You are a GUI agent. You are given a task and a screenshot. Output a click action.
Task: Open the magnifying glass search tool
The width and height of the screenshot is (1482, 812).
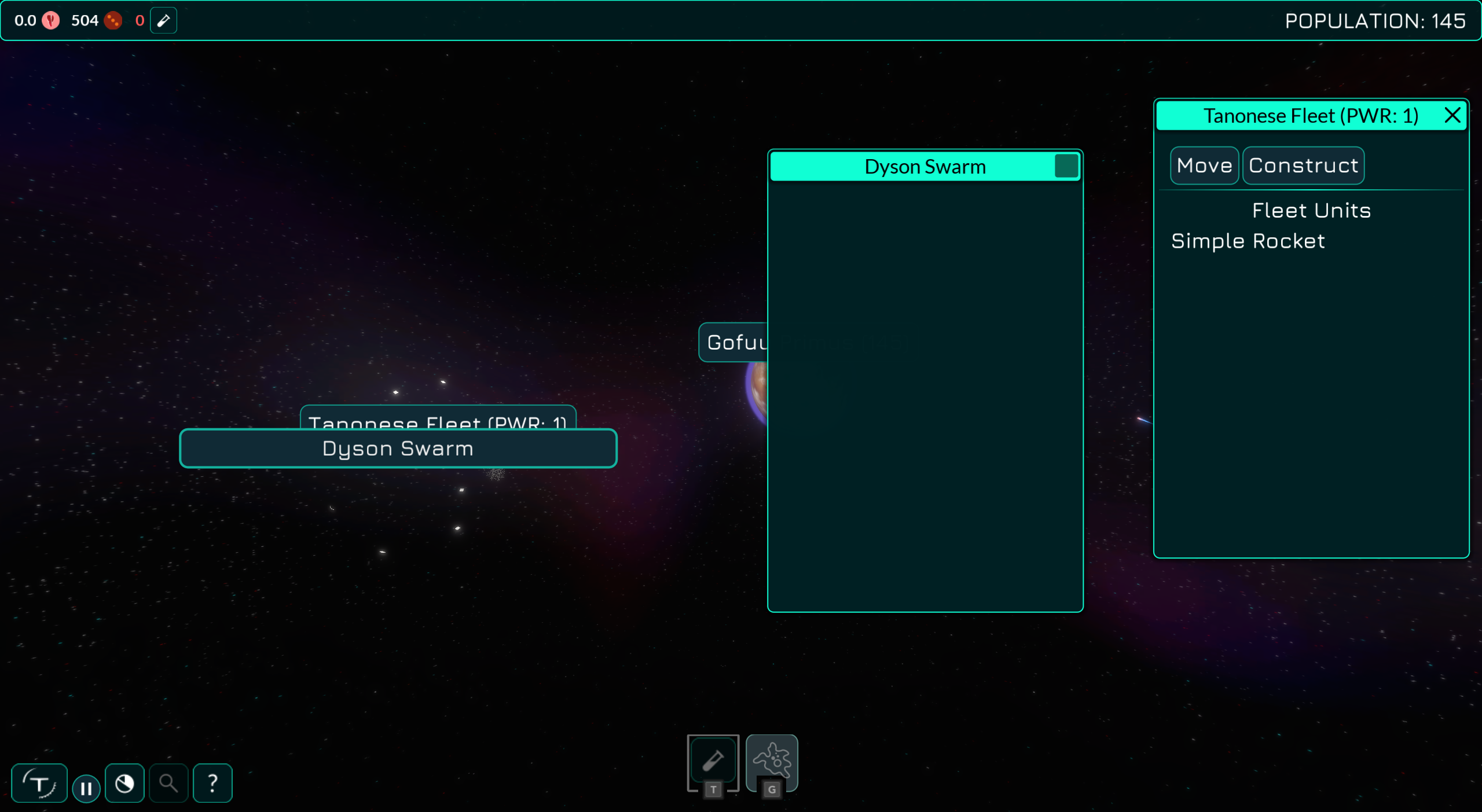(x=168, y=783)
